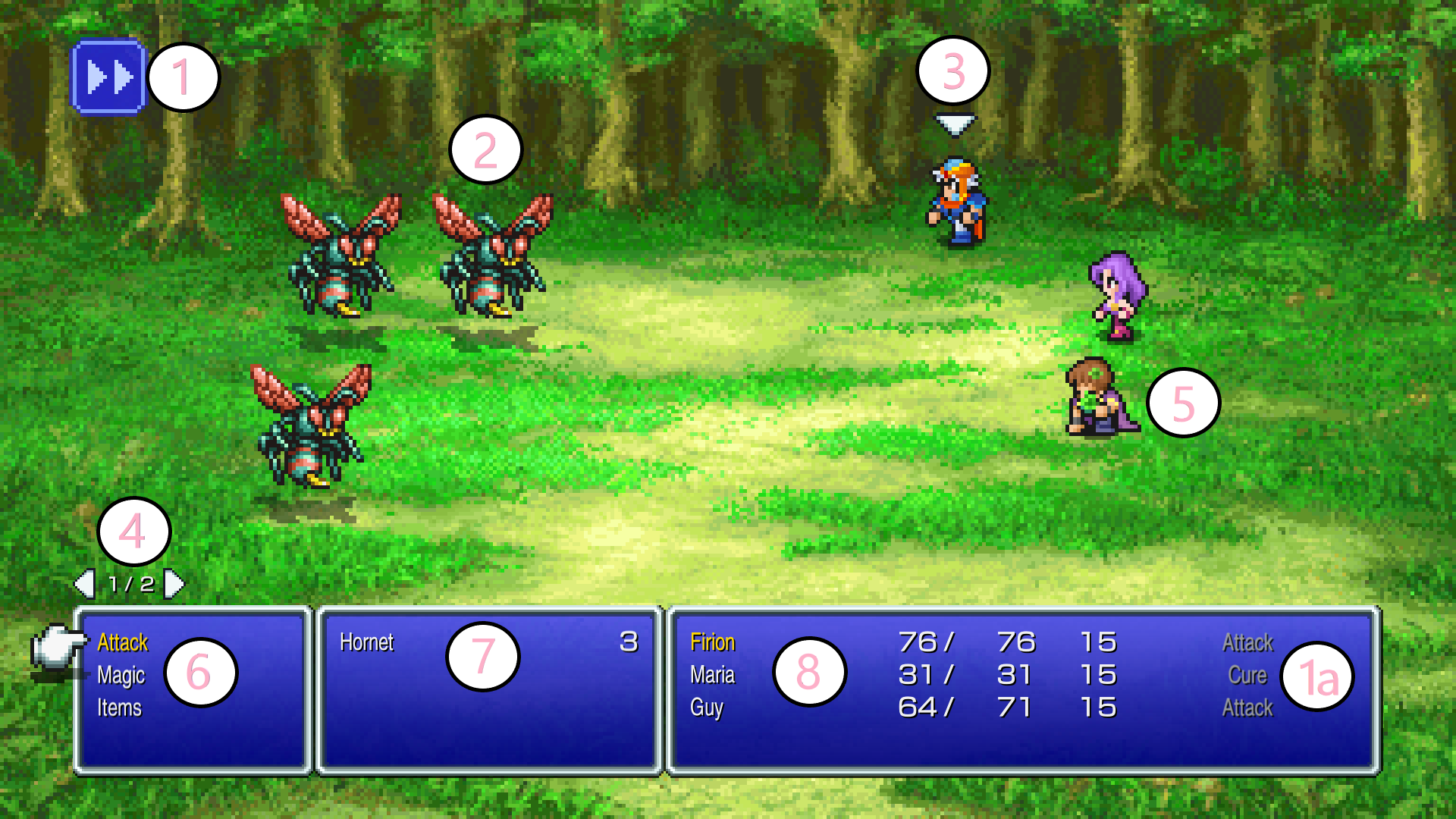
Task: Open the Items command
Action: pos(119,708)
